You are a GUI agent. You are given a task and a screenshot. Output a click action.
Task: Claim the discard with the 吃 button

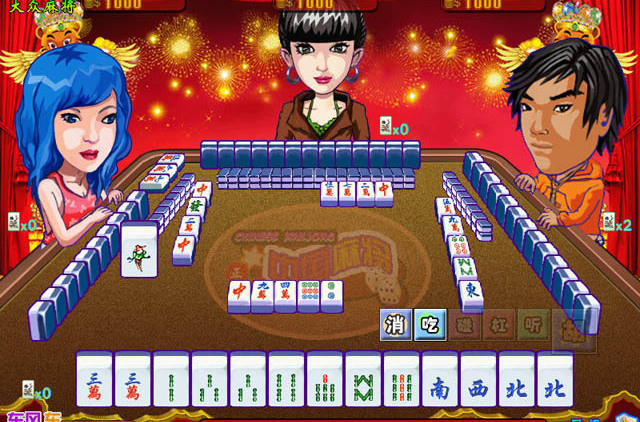pos(431,324)
